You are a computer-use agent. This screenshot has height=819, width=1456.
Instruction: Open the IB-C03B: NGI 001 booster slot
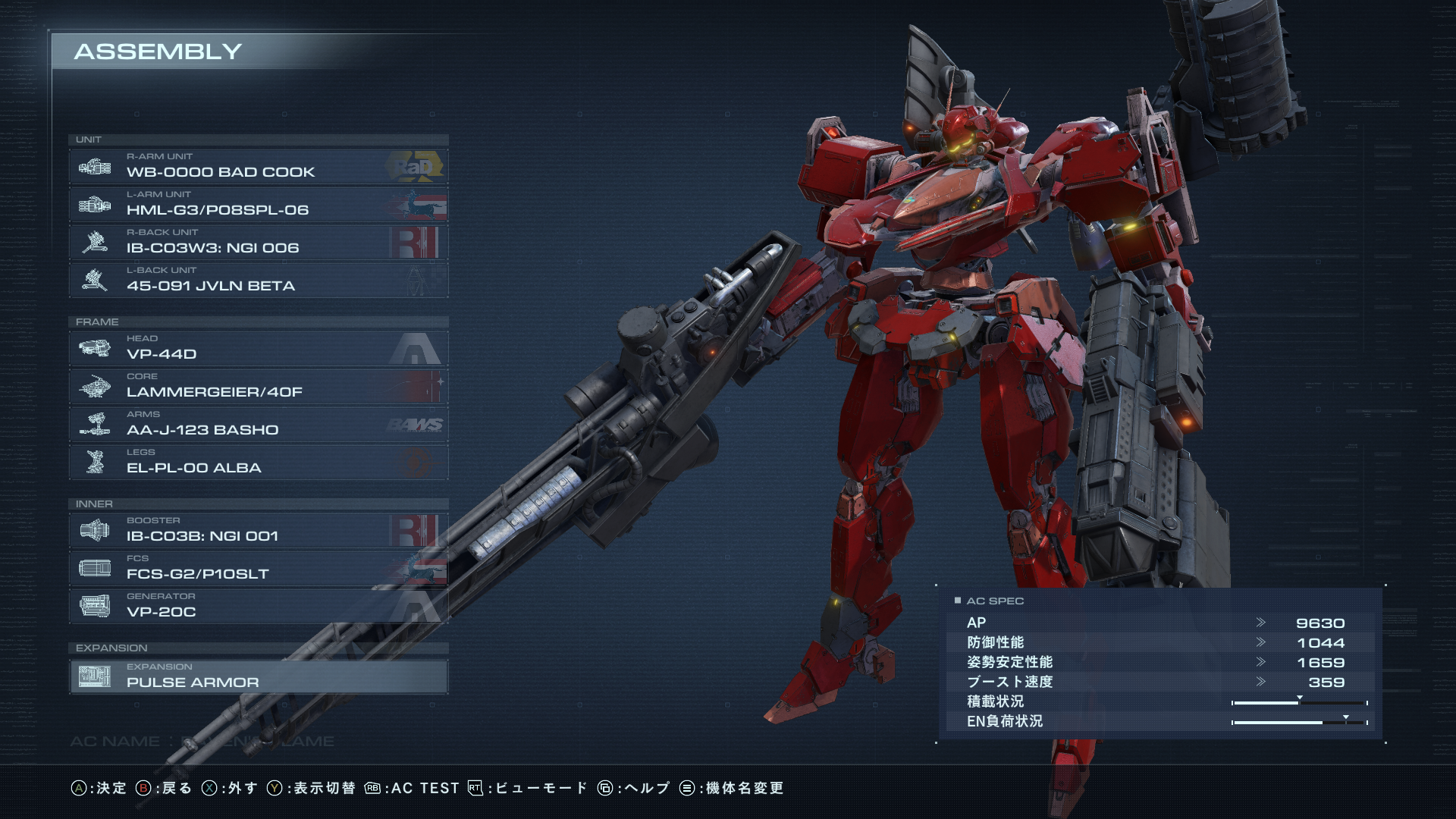pyautogui.click(x=258, y=530)
